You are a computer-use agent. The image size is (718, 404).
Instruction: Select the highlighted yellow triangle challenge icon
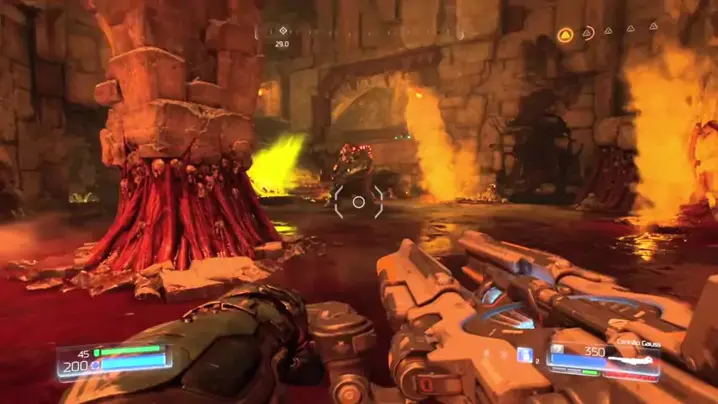565,35
